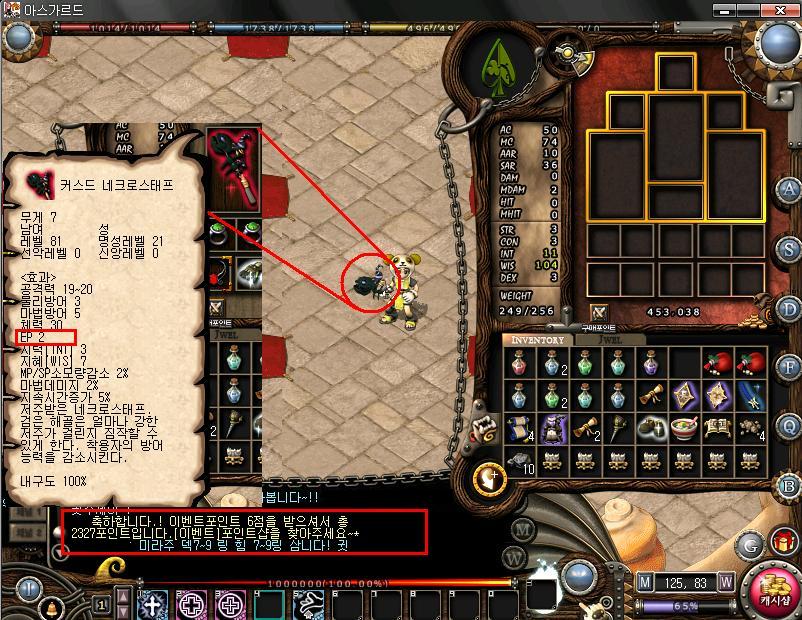Select the soup bowl item
The width and height of the screenshot is (802, 620).
[x=684, y=428]
